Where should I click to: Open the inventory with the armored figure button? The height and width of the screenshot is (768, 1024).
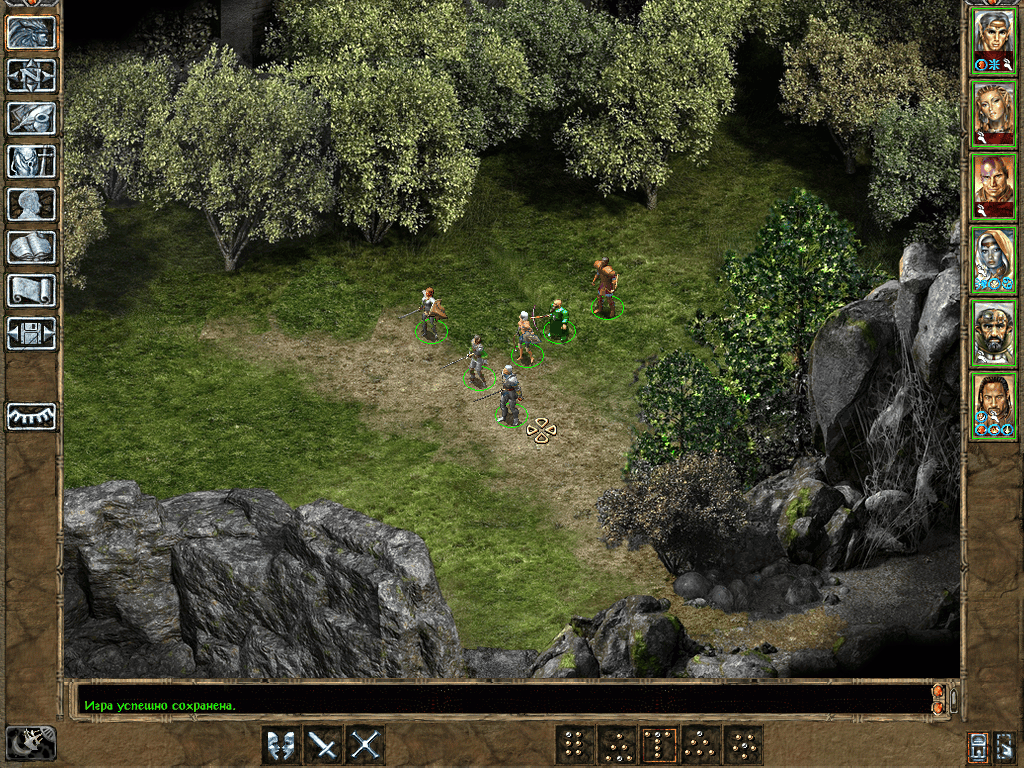(32, 161)
